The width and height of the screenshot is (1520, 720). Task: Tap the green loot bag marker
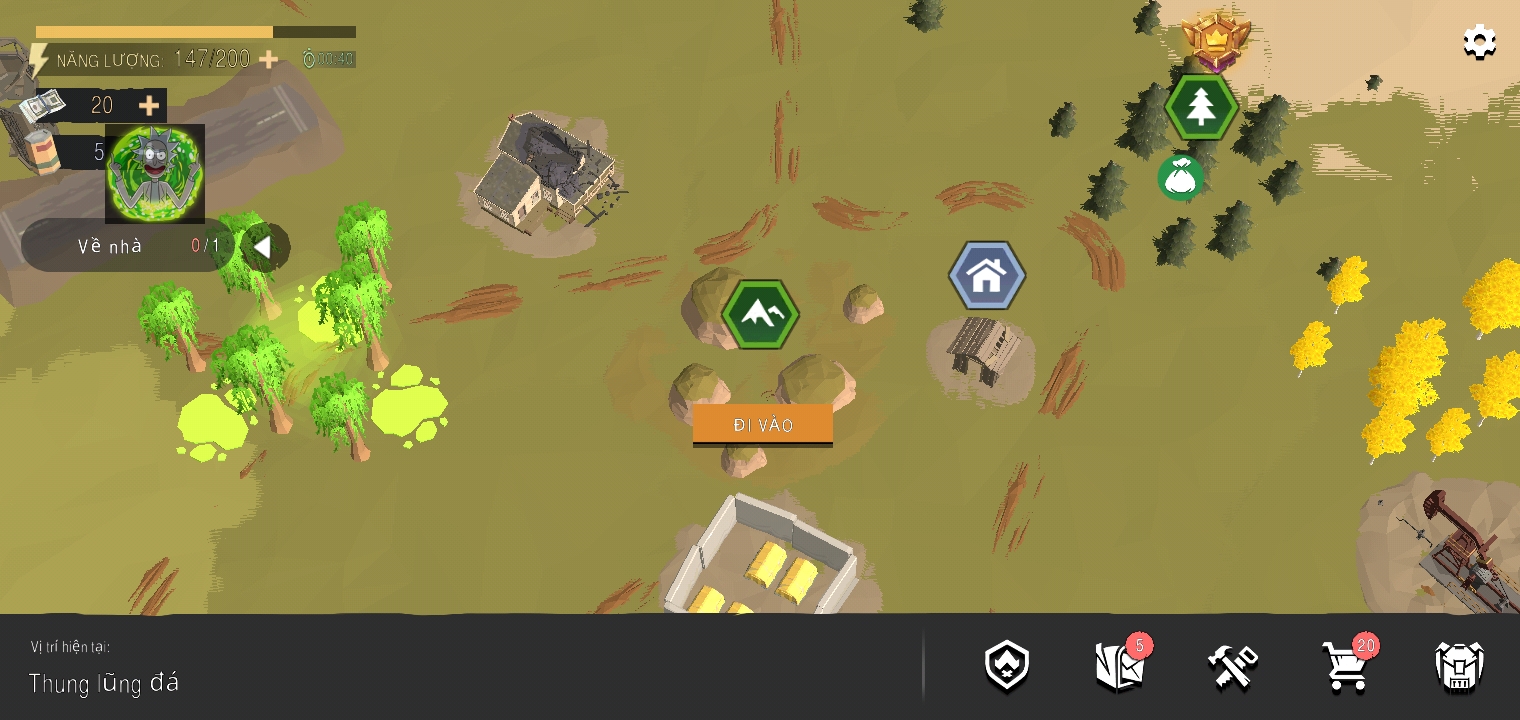pyautogui.click(x=1180, y=177)
